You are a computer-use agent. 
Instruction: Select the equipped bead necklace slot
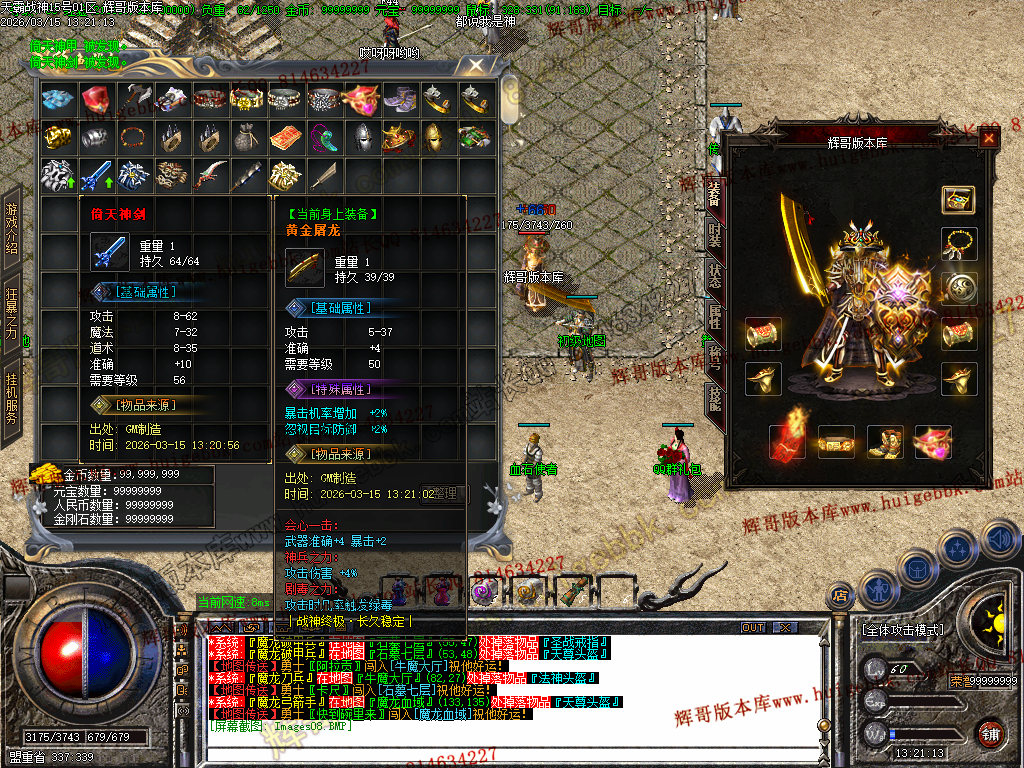[x=958, y=243]
